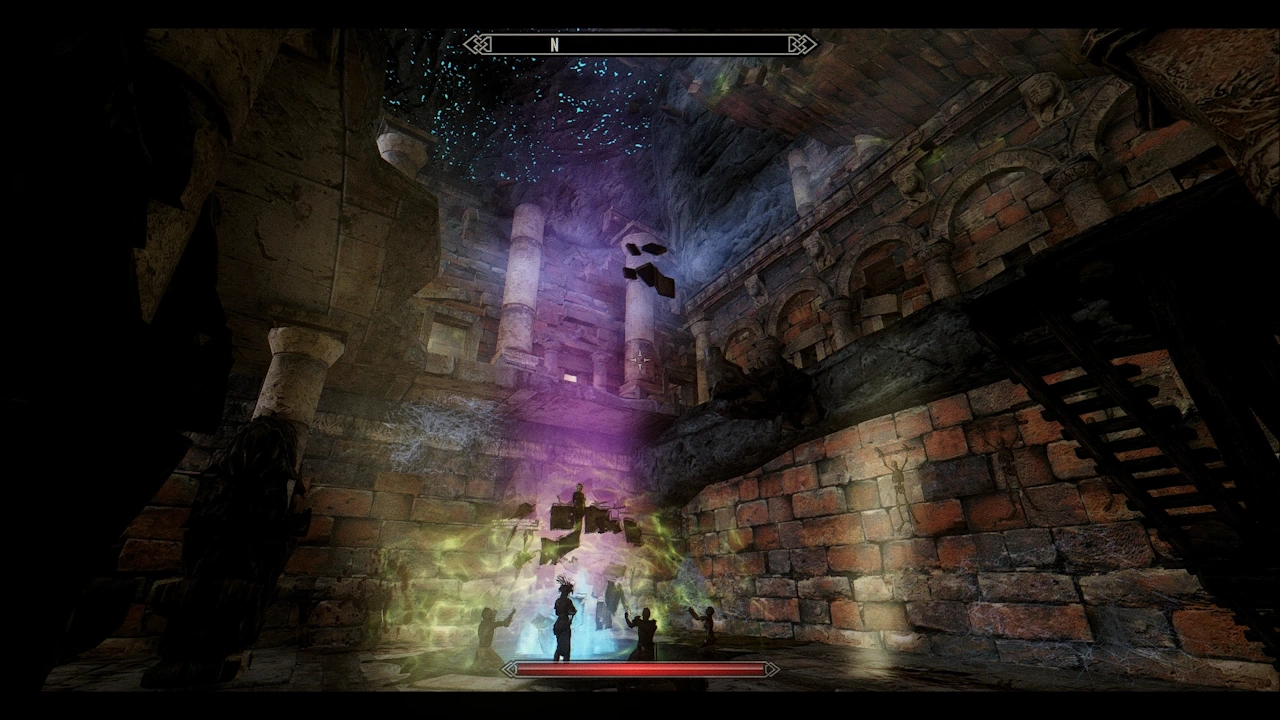Click the compass bar showing North
1280x720 pixels.
click(640, 44)
